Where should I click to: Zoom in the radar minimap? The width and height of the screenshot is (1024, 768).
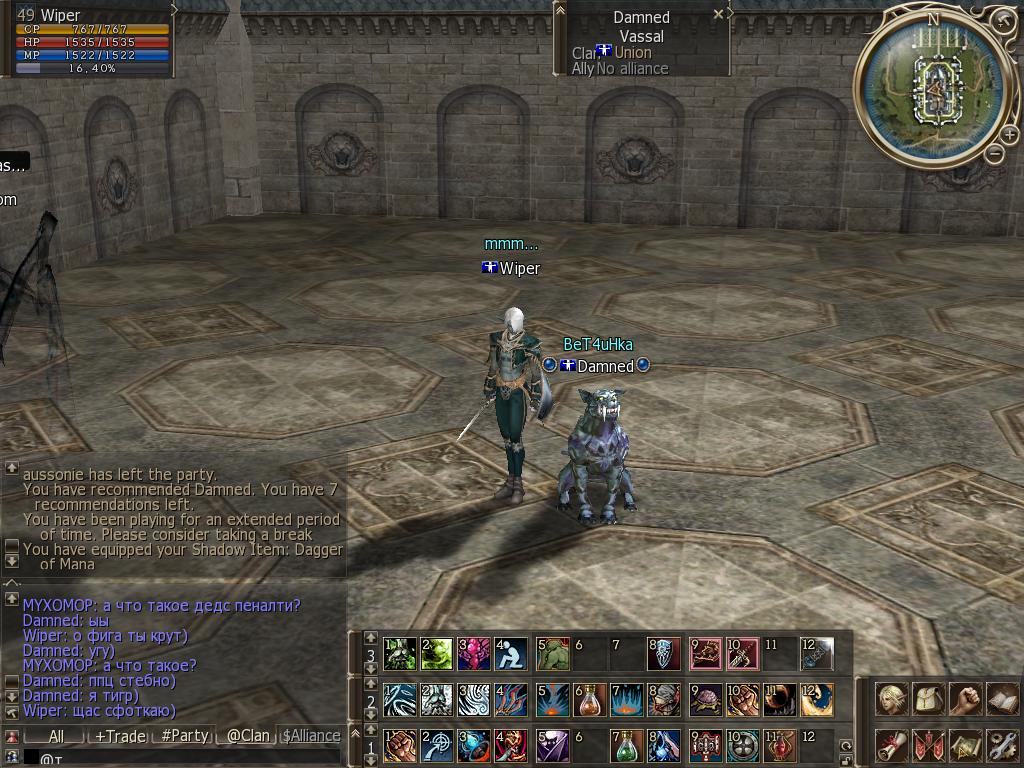[x=1011, y=135]
